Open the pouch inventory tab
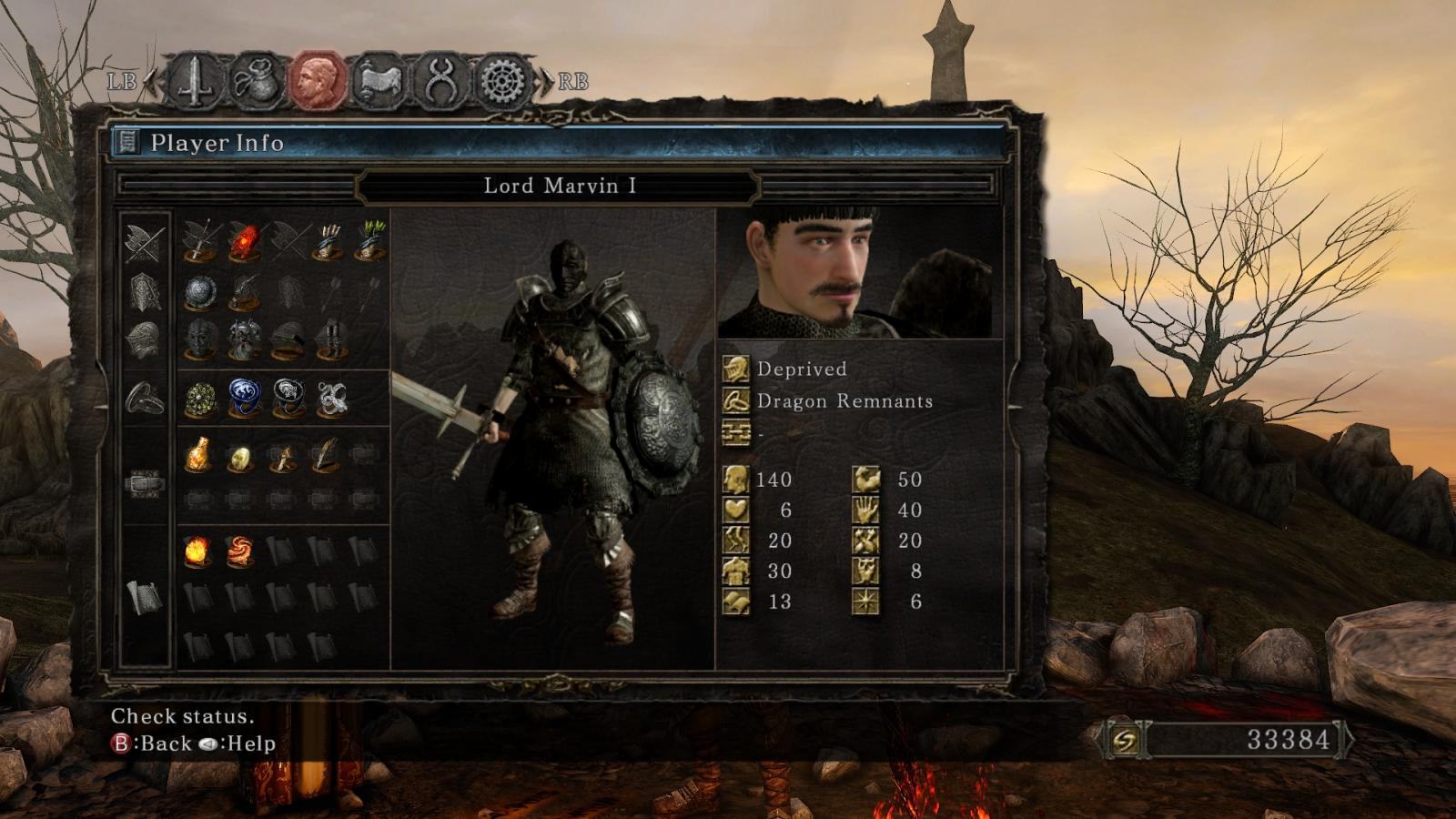 coord(254,82)
